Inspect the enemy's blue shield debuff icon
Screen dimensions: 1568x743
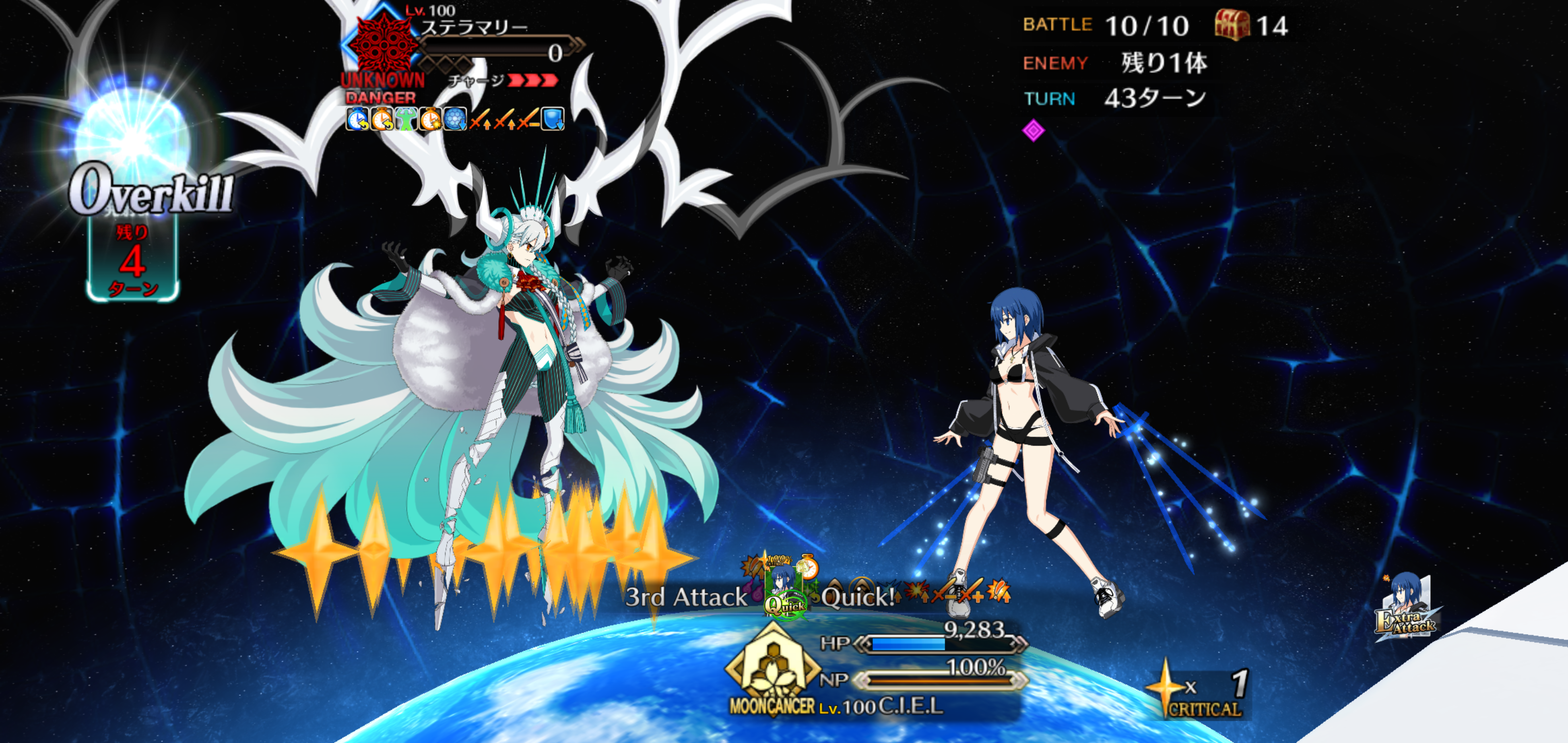(553, 119)
